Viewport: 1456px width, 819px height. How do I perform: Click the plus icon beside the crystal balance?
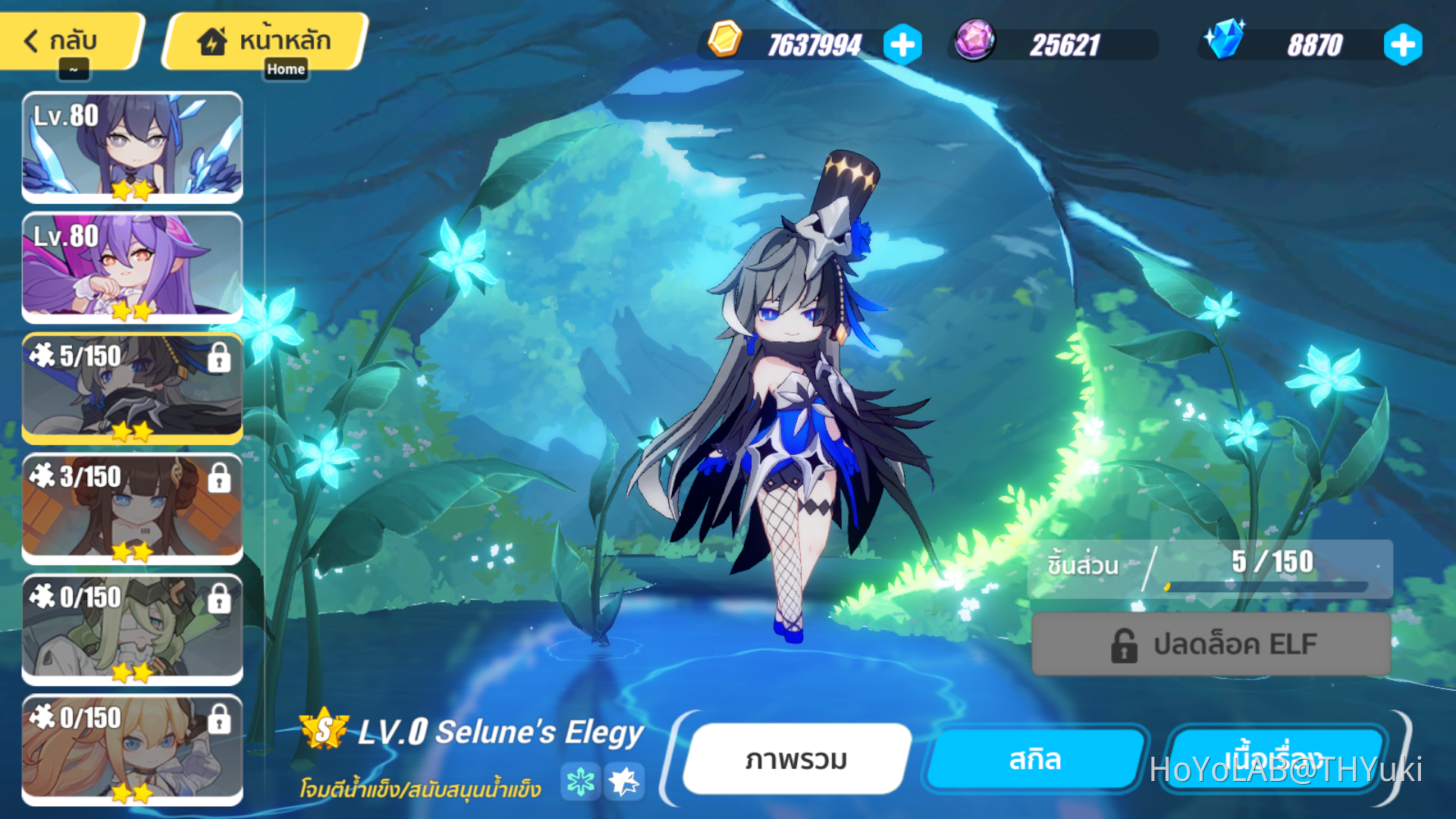pyautogui.click(x=1404, y=43)
